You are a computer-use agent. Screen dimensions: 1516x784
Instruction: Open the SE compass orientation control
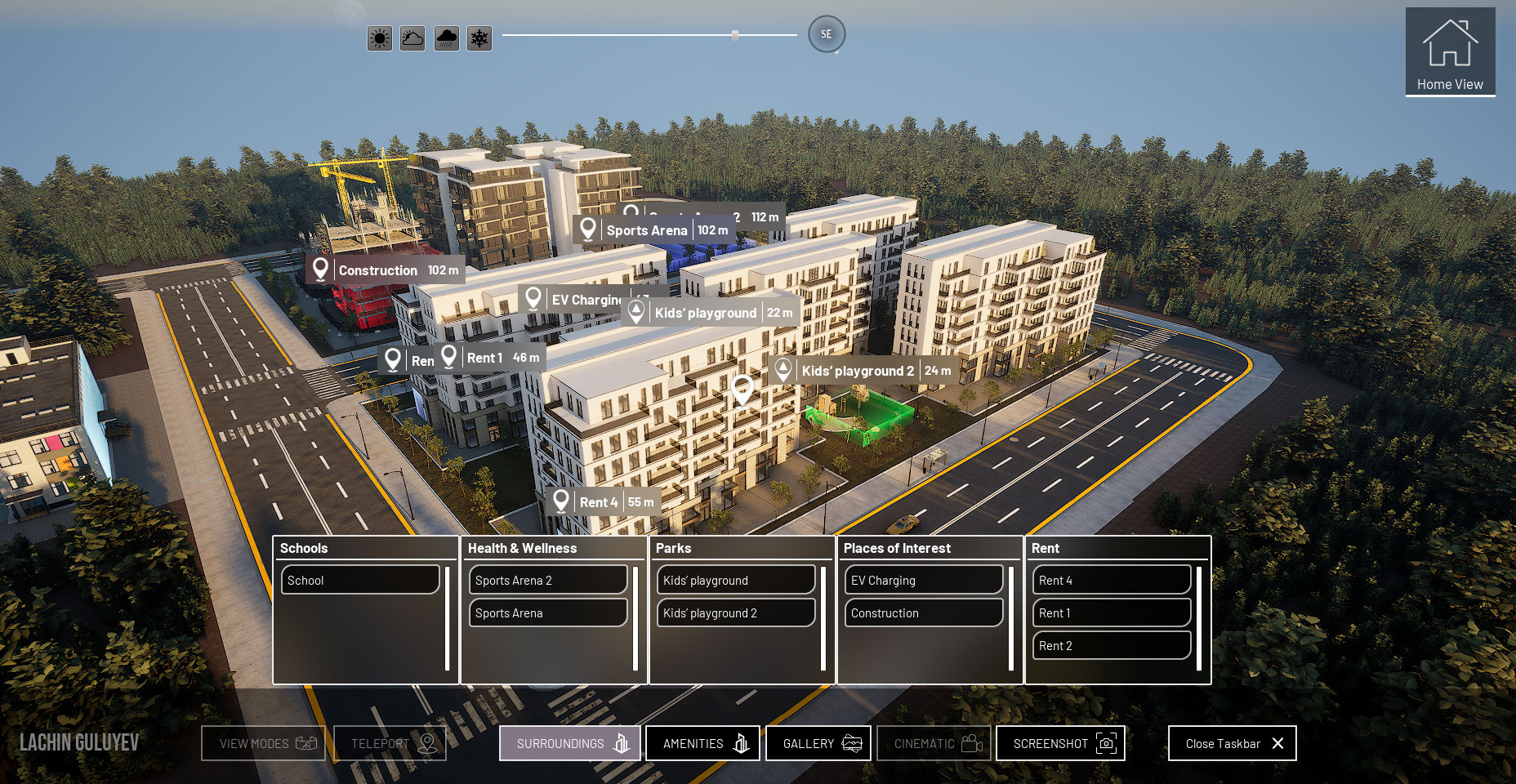point(827,34)
